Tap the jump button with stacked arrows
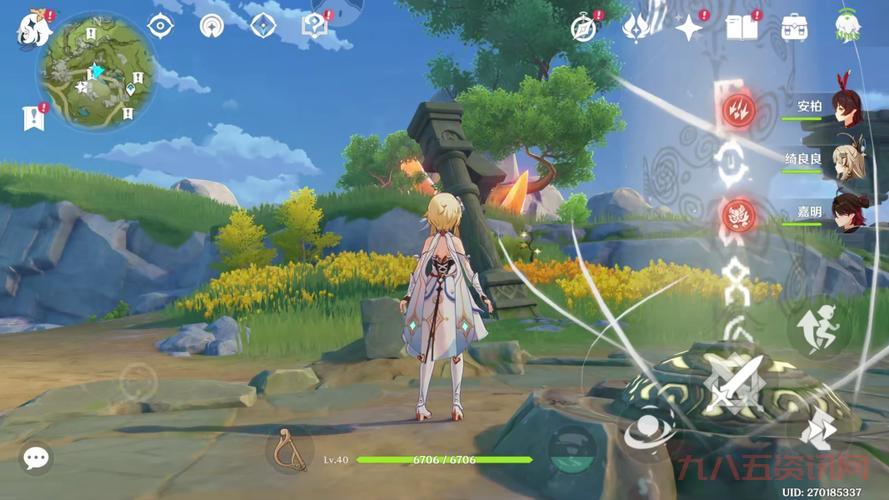889x500 pixels. coord(817,428)
